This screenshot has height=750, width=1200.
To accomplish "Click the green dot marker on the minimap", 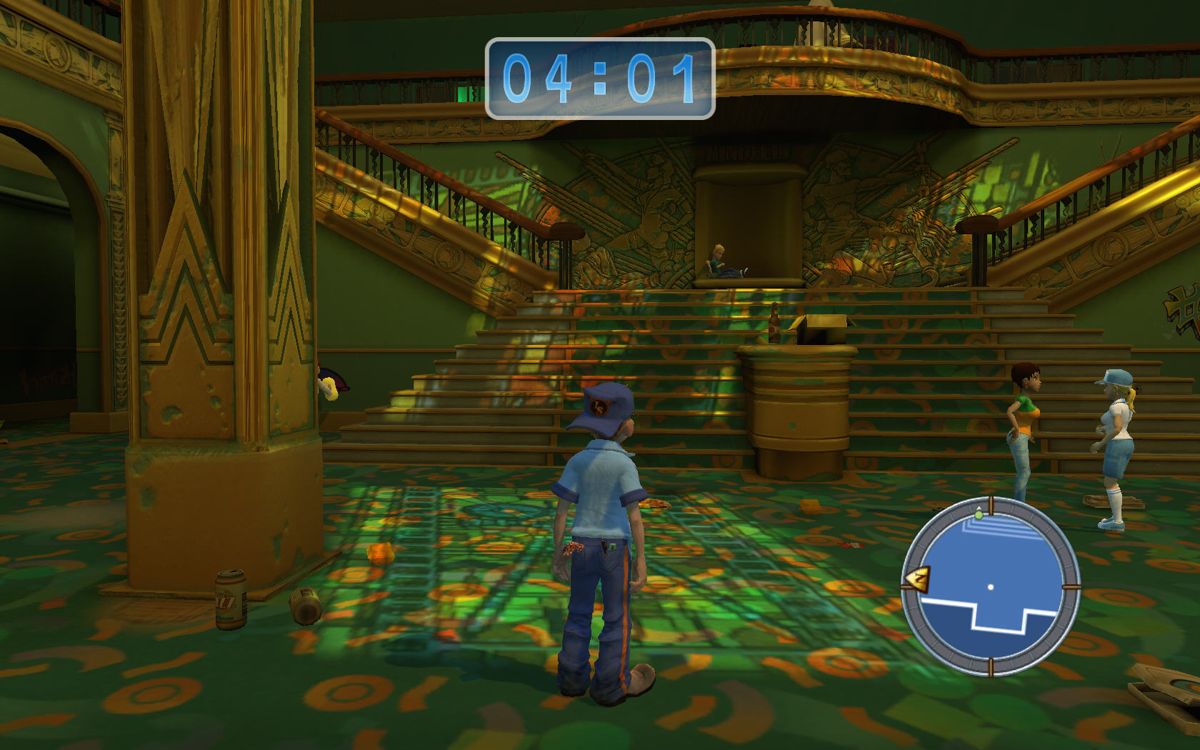I will [978, 513].
